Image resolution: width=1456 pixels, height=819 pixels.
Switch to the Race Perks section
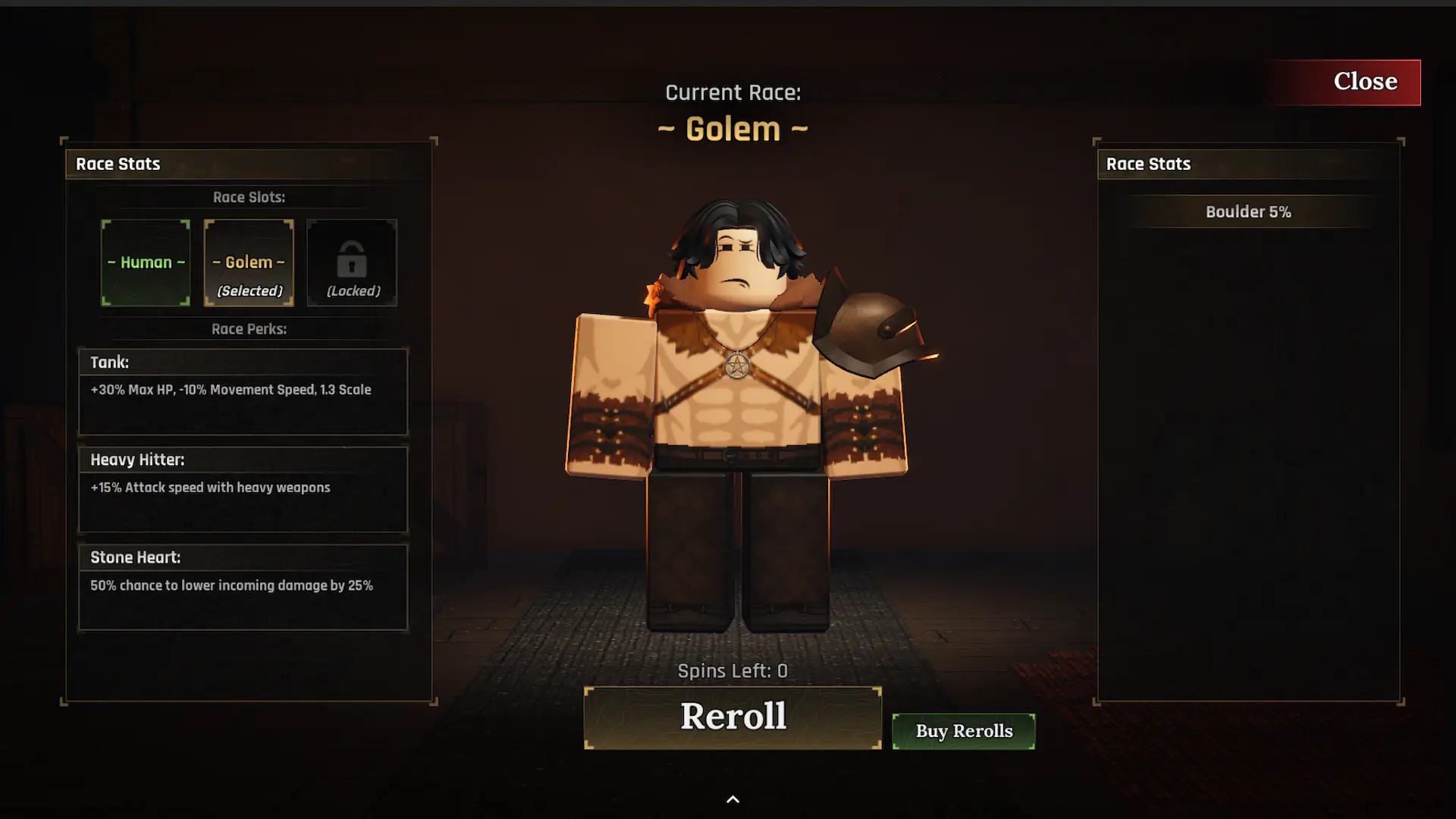pos(249,329)
